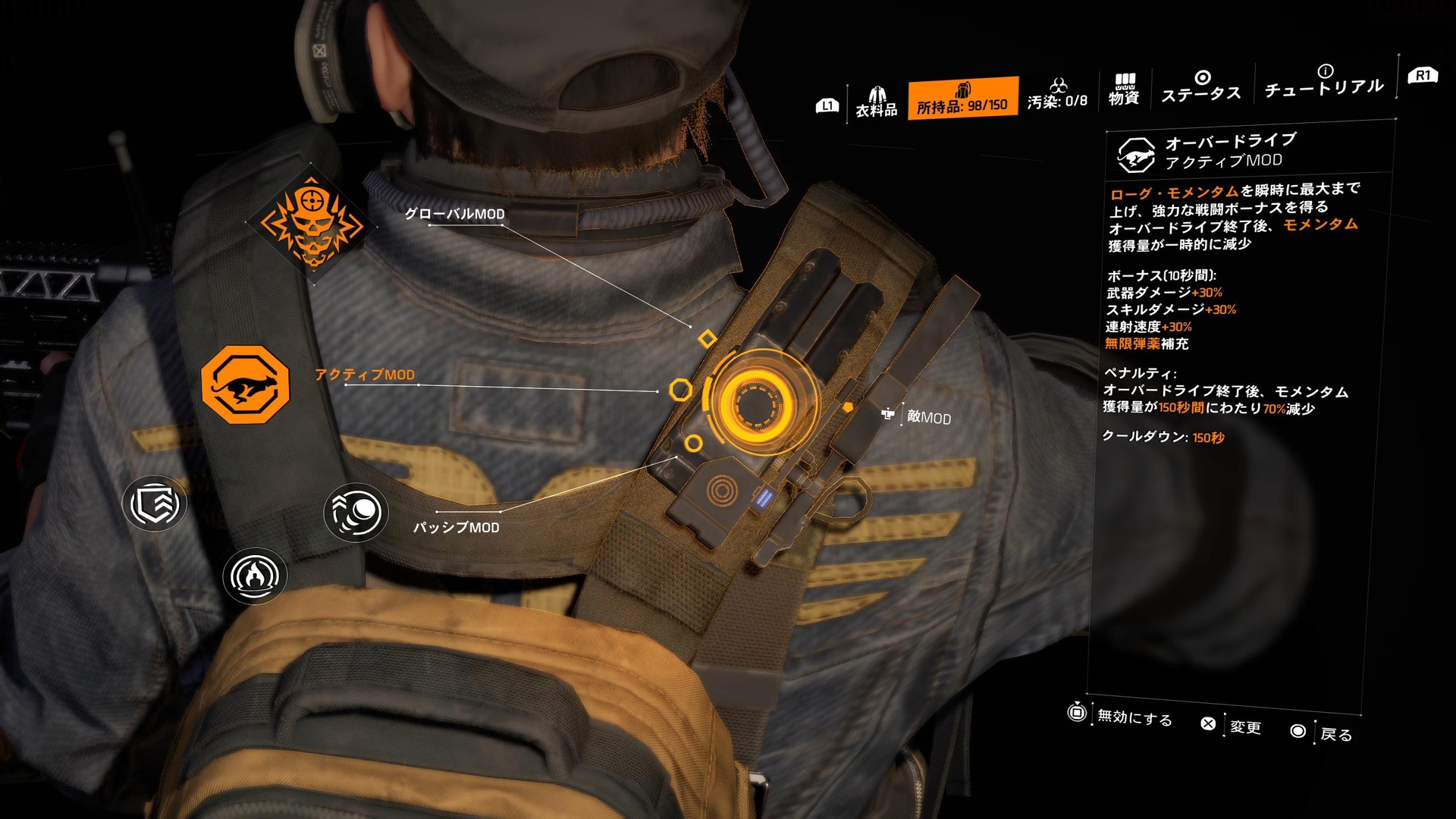The image size is (1456, 819).
Task: Pick the flame passive MOD icon
Action: [255, 576]
